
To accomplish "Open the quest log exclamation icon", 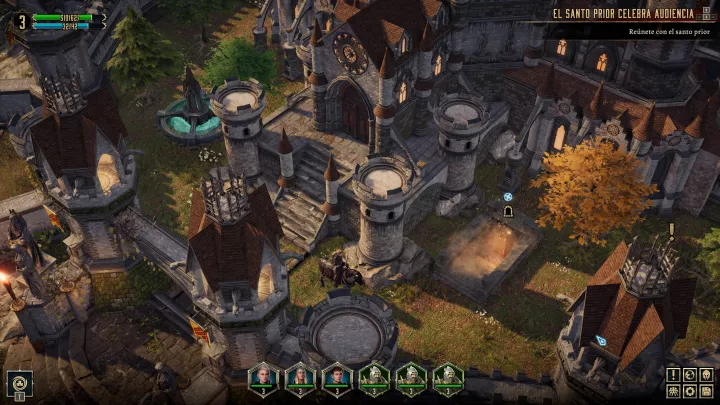I will pos(674,374).
